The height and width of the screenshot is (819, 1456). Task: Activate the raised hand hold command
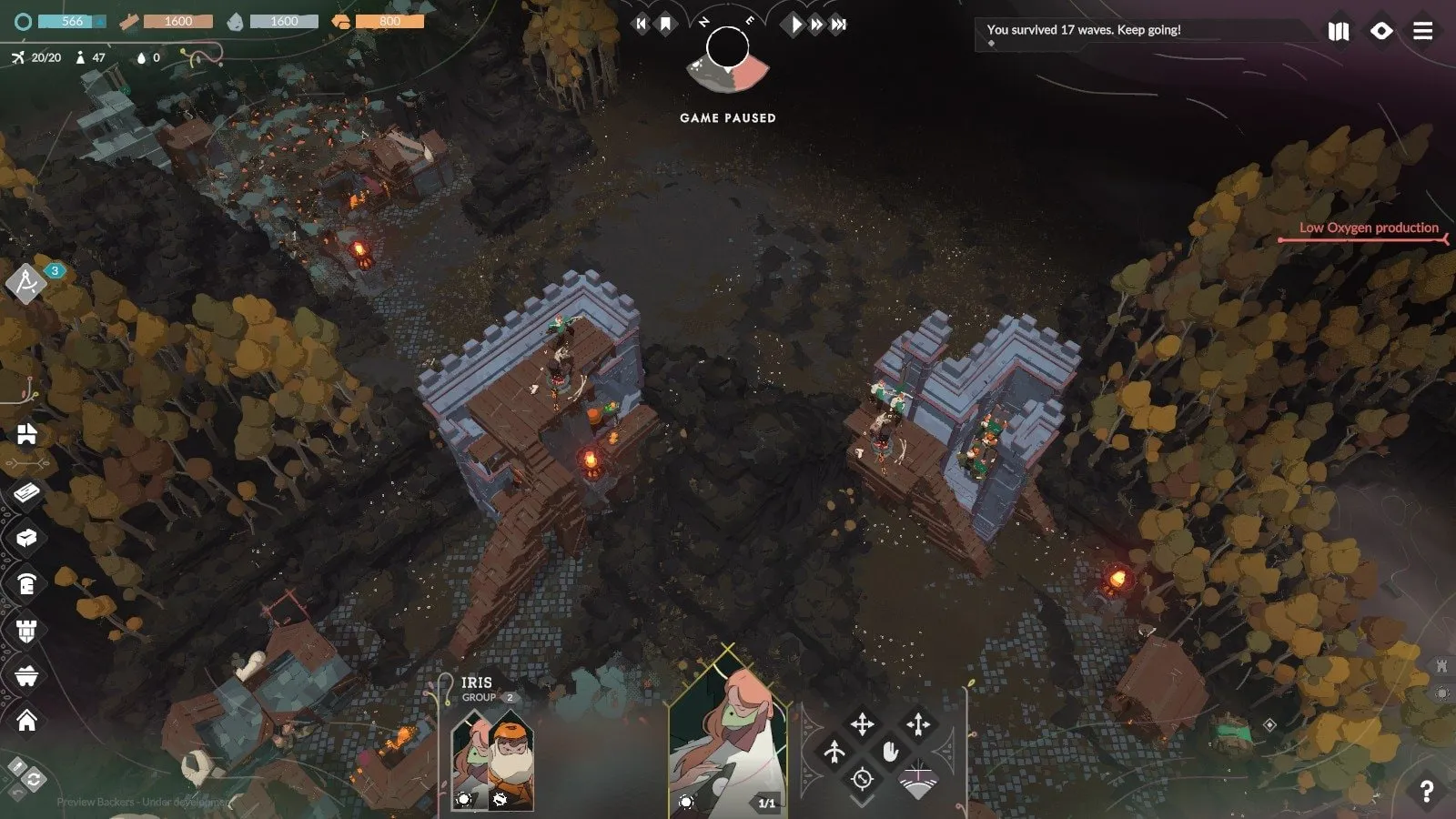(890, 751)
